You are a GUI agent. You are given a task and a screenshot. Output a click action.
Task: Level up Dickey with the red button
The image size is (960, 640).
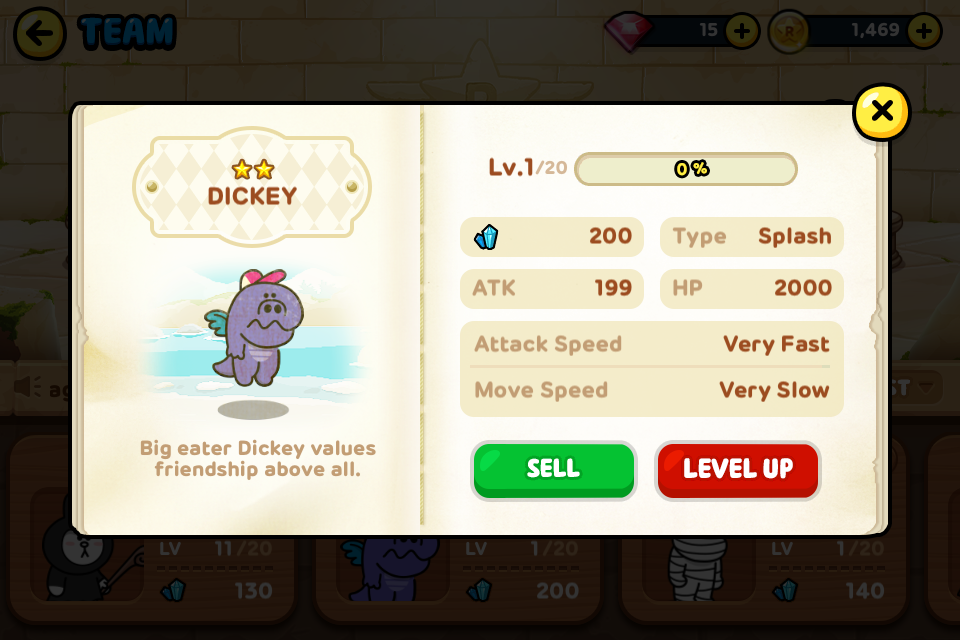tap(737, 470)
